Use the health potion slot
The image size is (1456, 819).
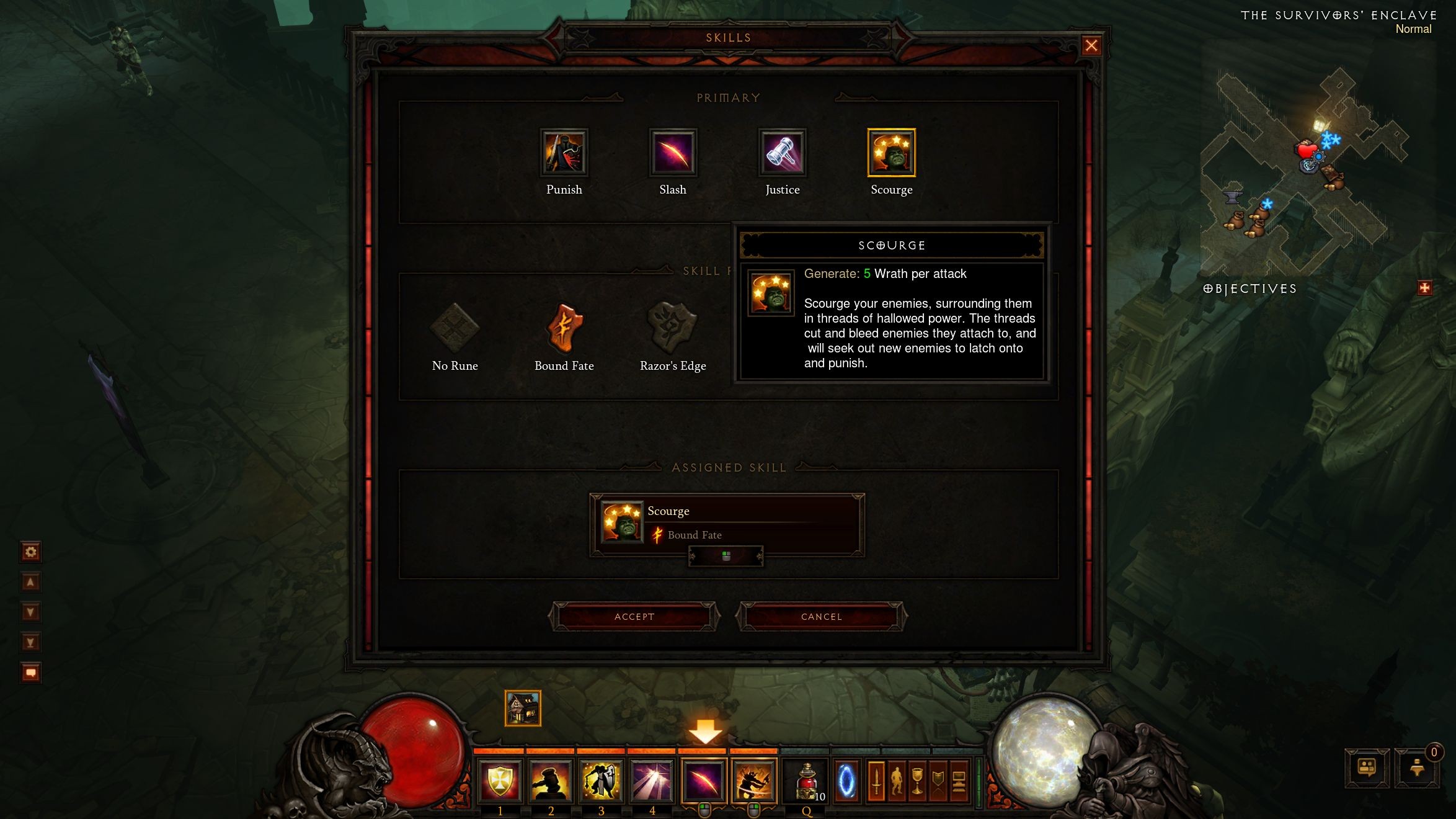pyautogui.click(x=806, y=781)
